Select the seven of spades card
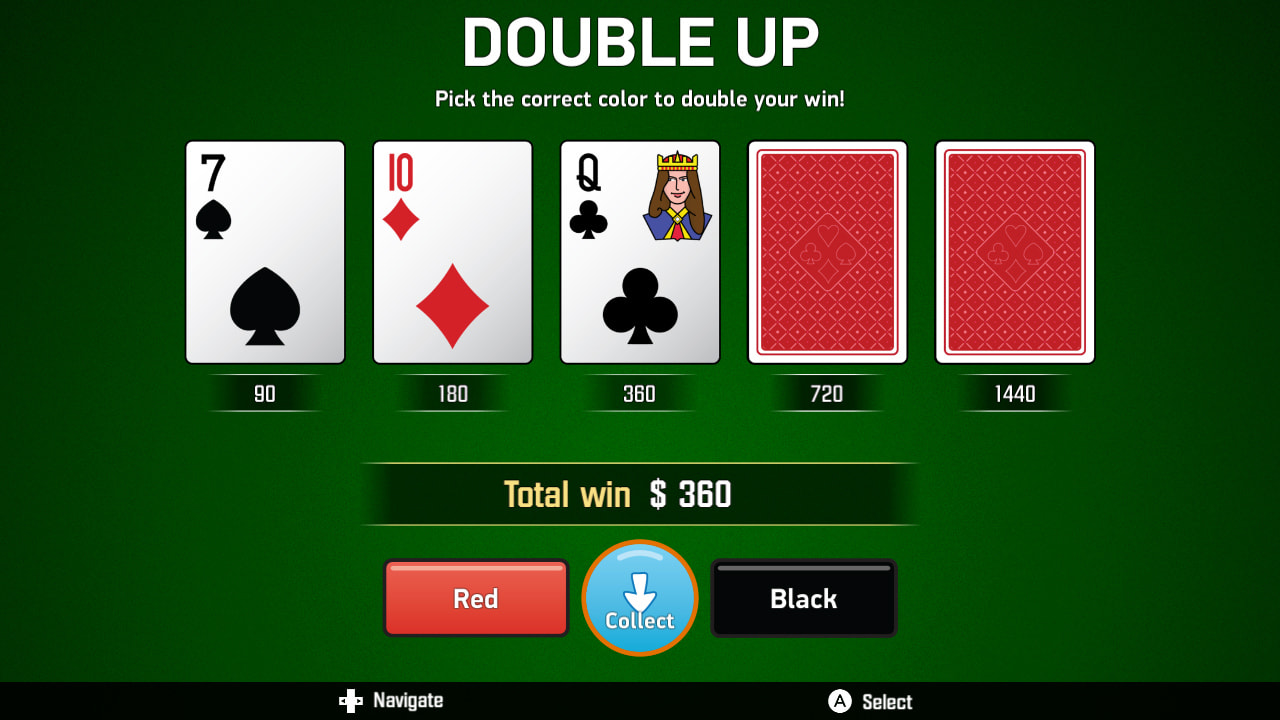The image size is (1280, 720). [264, 251]
